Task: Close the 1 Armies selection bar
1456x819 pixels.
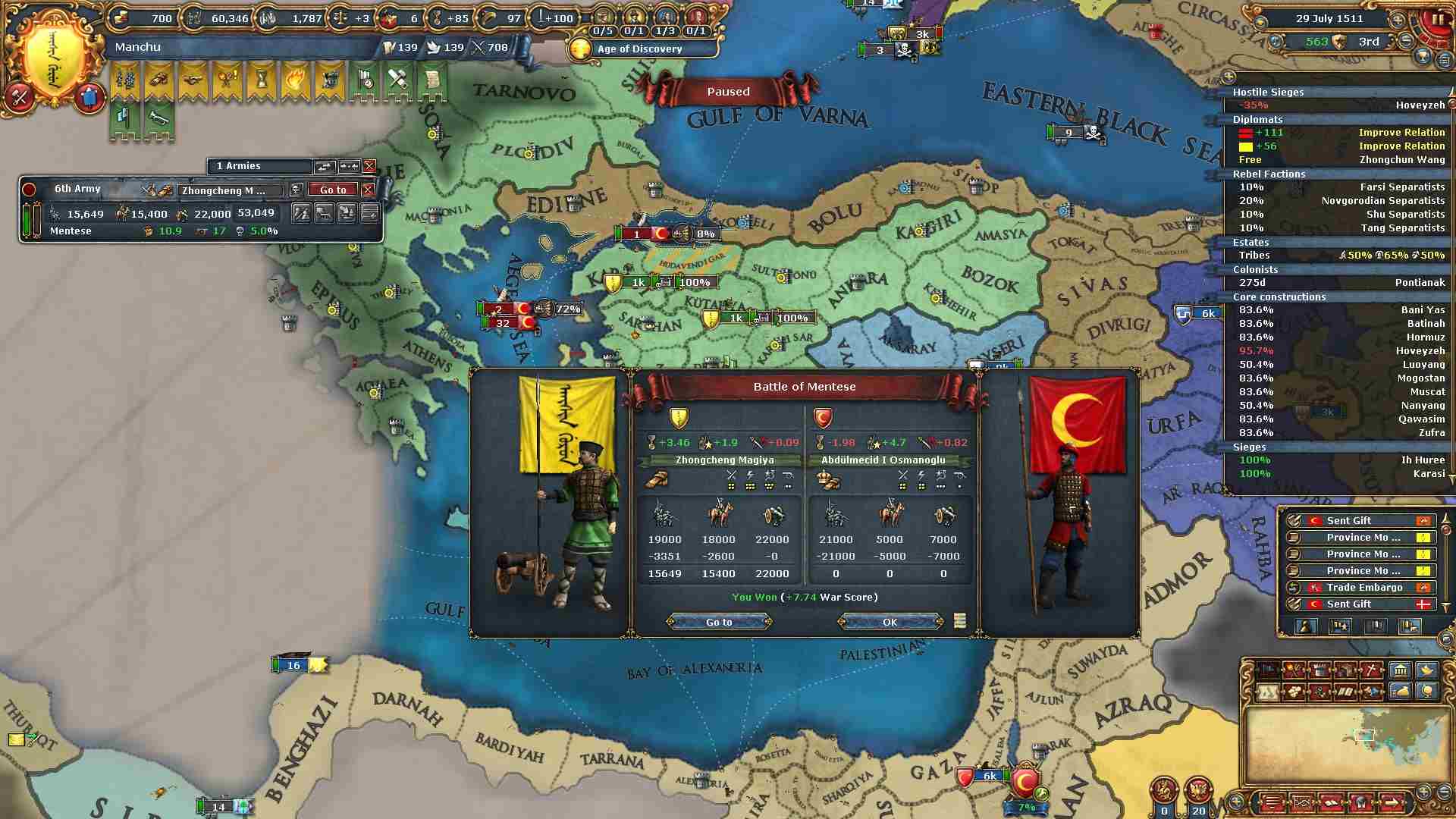Action: [x=369, y=166]
